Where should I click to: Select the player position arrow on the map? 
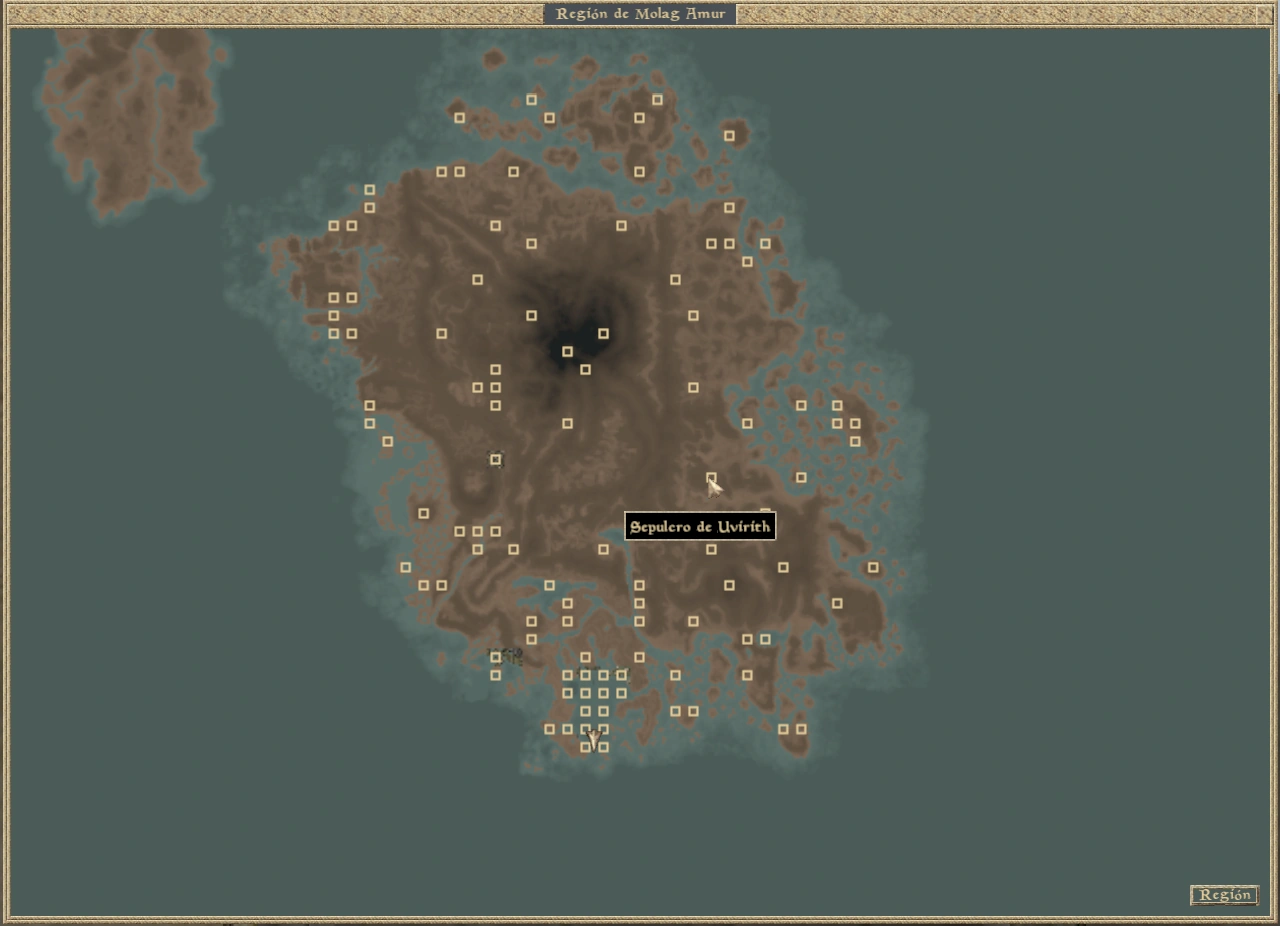[592, 738]
